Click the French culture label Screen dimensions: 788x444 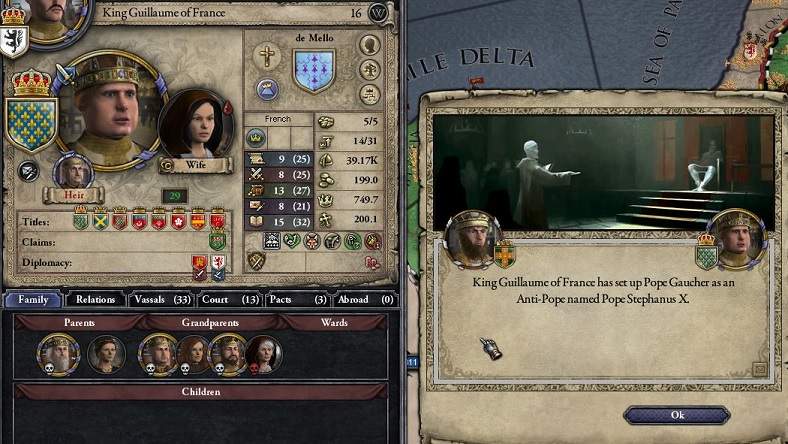click(x=278, y=119)
